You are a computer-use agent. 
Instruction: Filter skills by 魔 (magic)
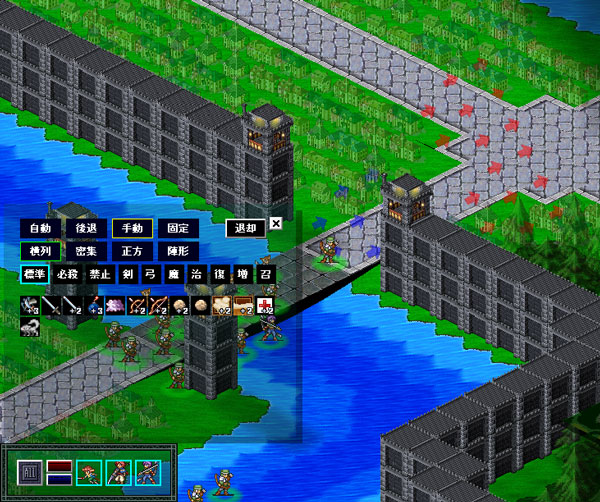(x=173, y=273)
